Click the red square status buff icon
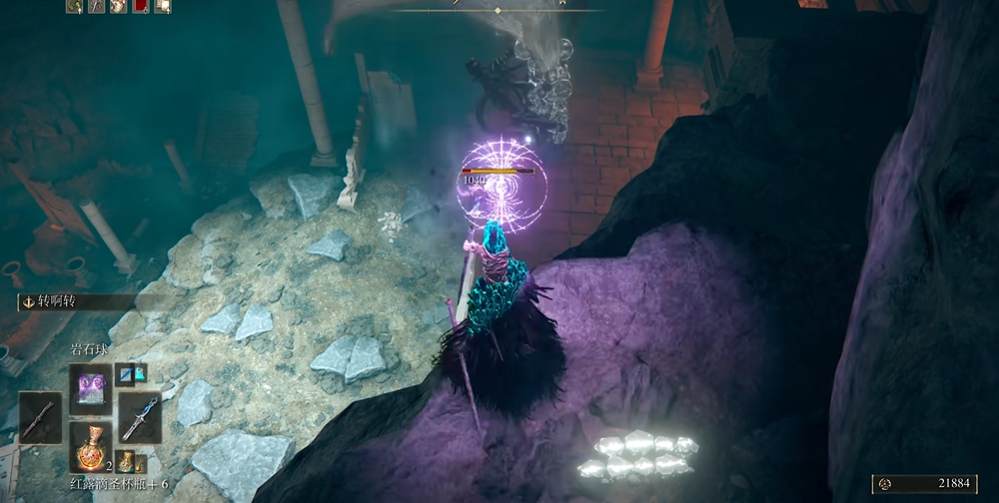The height and width of the screenshot is (503, 999). point(139,6)
